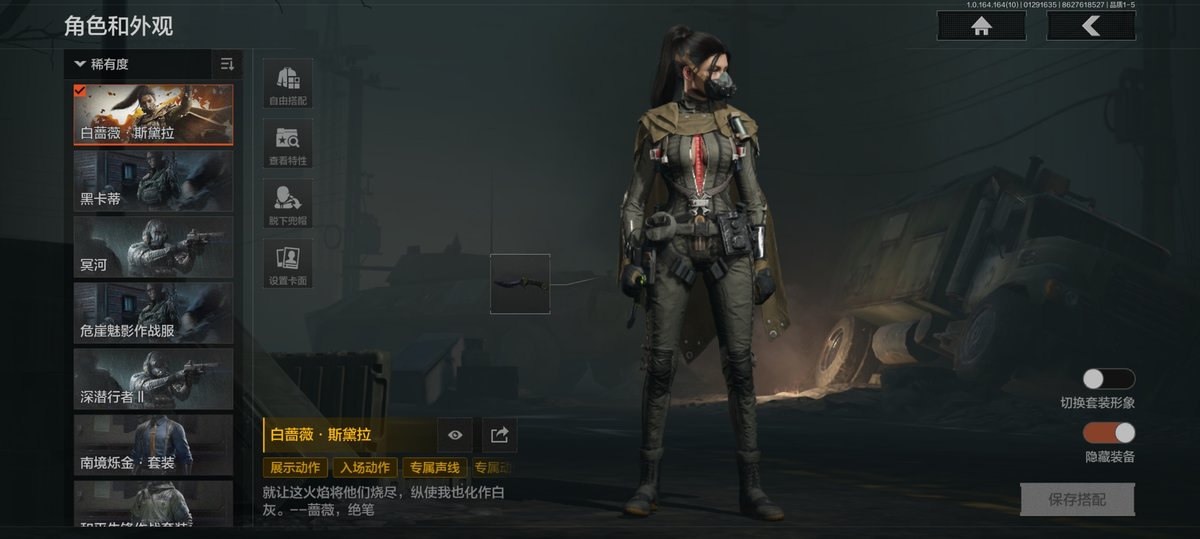Screen dimensions: 1200x539
Task: Toggle the sort order icon
Action: 227,64
